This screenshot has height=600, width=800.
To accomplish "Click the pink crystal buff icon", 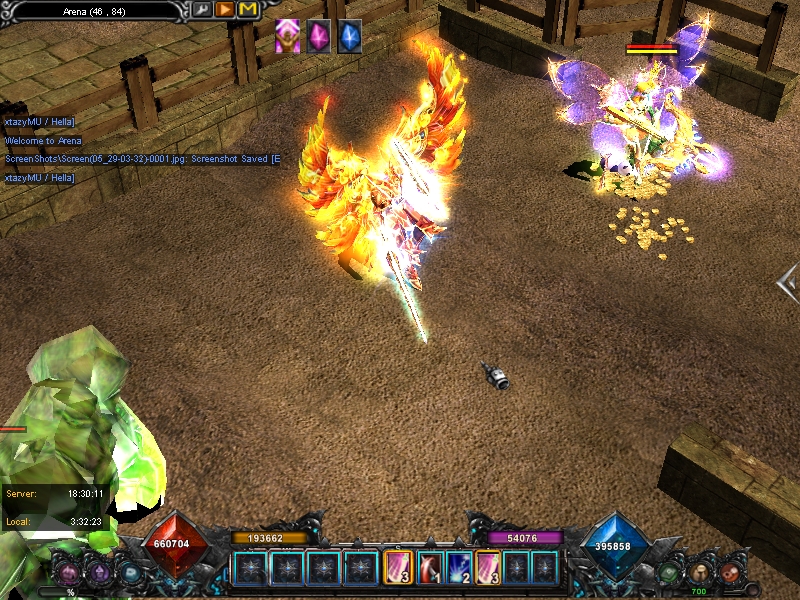I will click(319, 36).
